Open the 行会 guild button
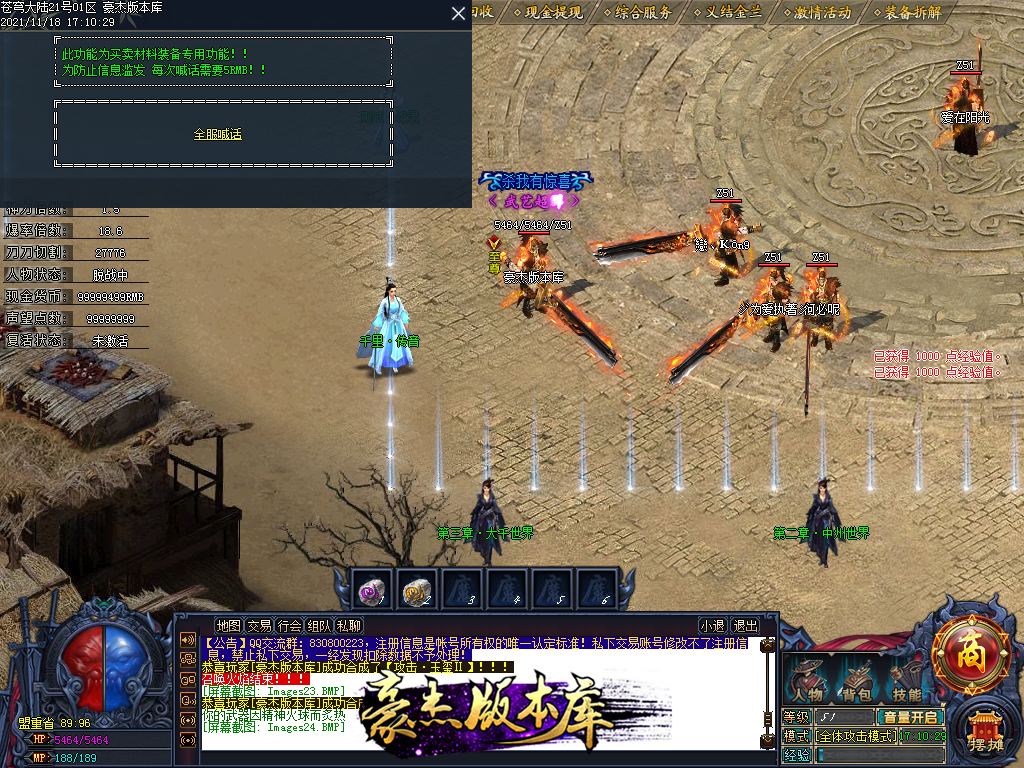Viewport: 1024px width, 768px height. tap(290, 626)
